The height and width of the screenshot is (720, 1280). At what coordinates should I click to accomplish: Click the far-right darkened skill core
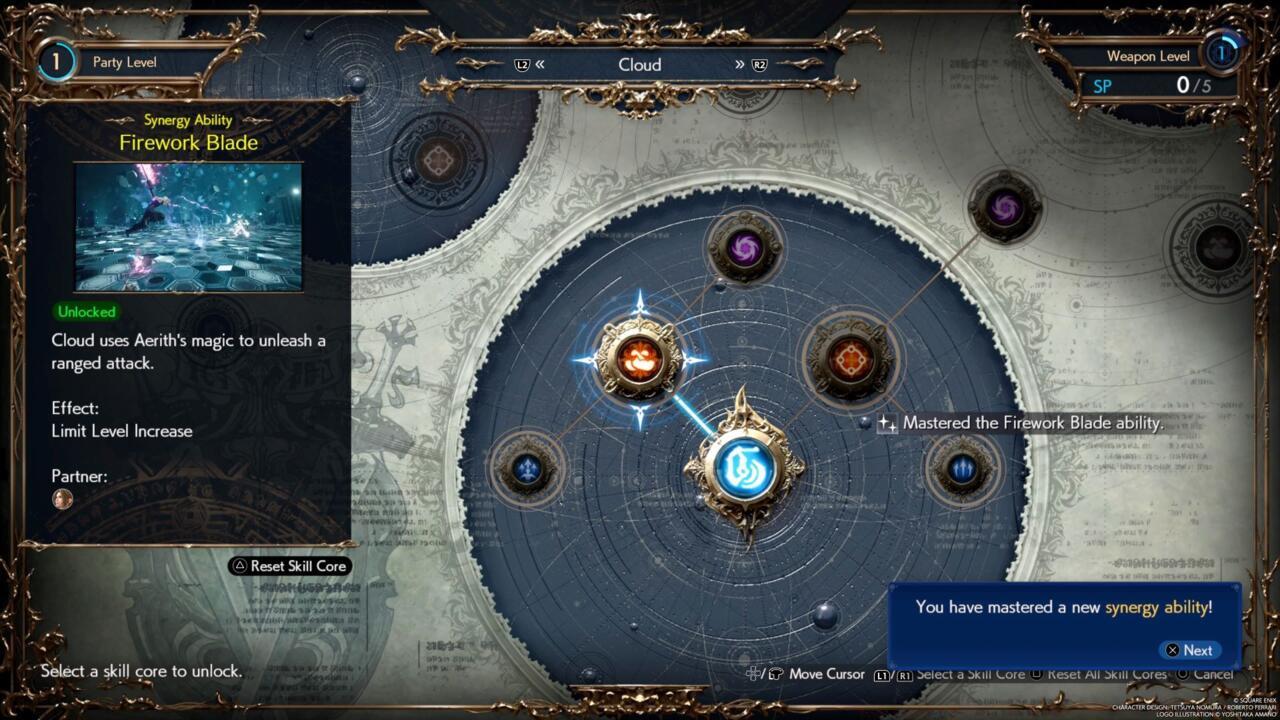(x=1218, y=248)
